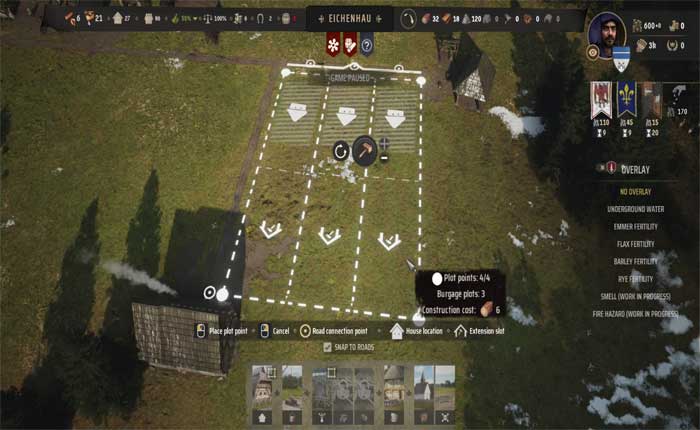Select the blue fleur-de-lis banner

click(x=626, y=99)
